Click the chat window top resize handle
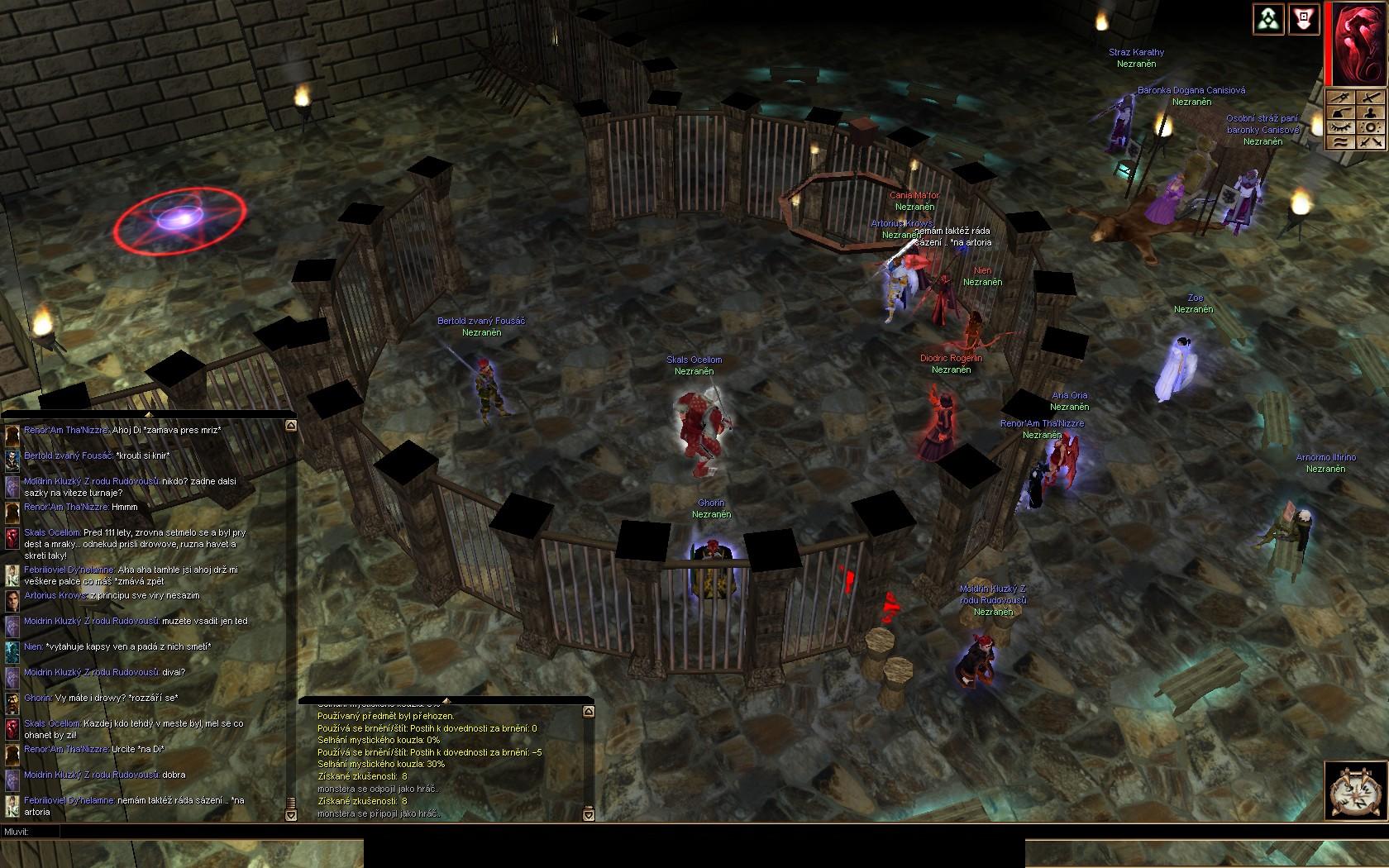 point(148,414)
